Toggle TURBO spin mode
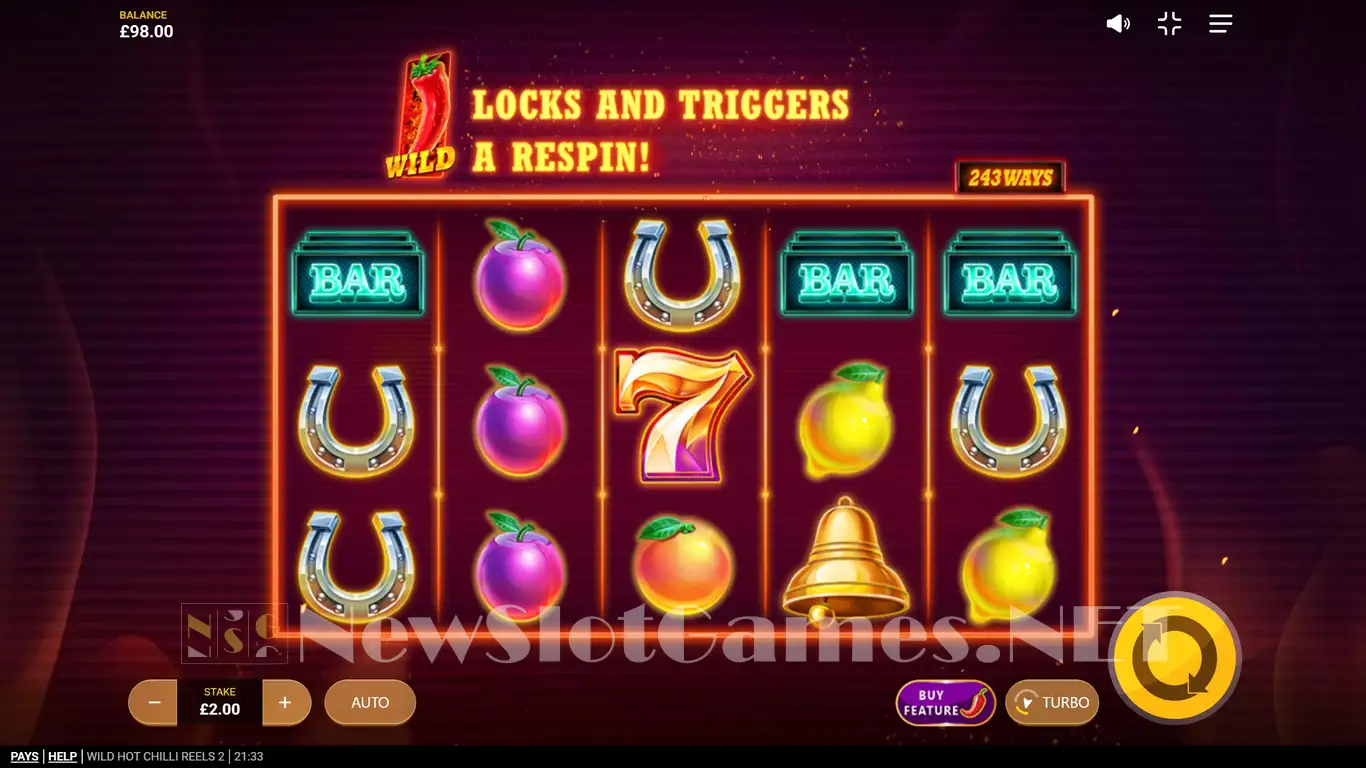The image size is (1366, 768). point(1052,703)
